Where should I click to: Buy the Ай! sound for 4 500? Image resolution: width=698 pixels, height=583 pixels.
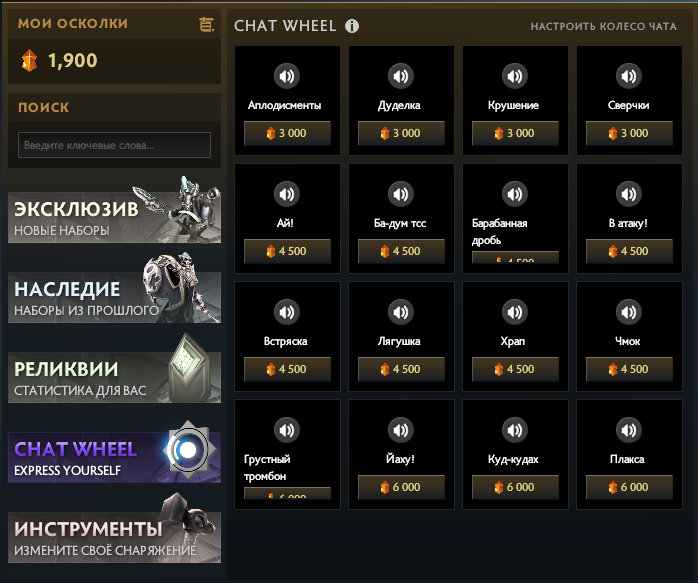click(x=287, y=251)
